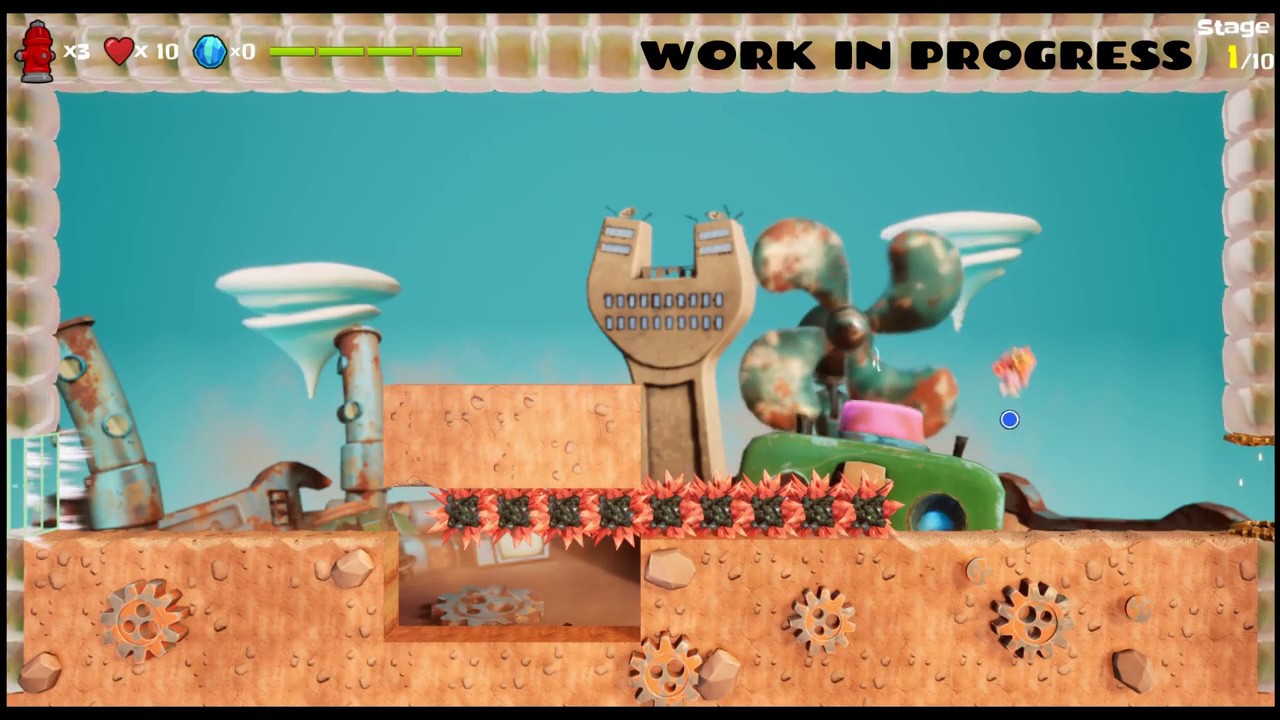Image resolution: width=1280 pixels, height=720 pixels.
Task: Click the floating orange fish creature
Action: tap(1013, 370)
